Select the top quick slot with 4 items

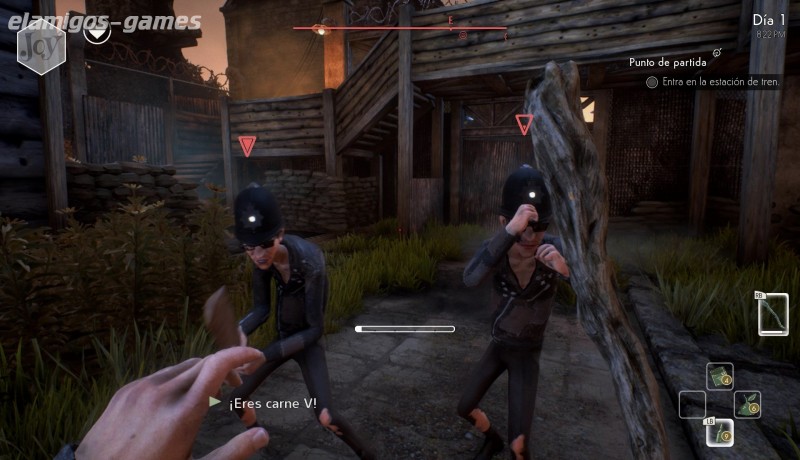pos(720,376)
